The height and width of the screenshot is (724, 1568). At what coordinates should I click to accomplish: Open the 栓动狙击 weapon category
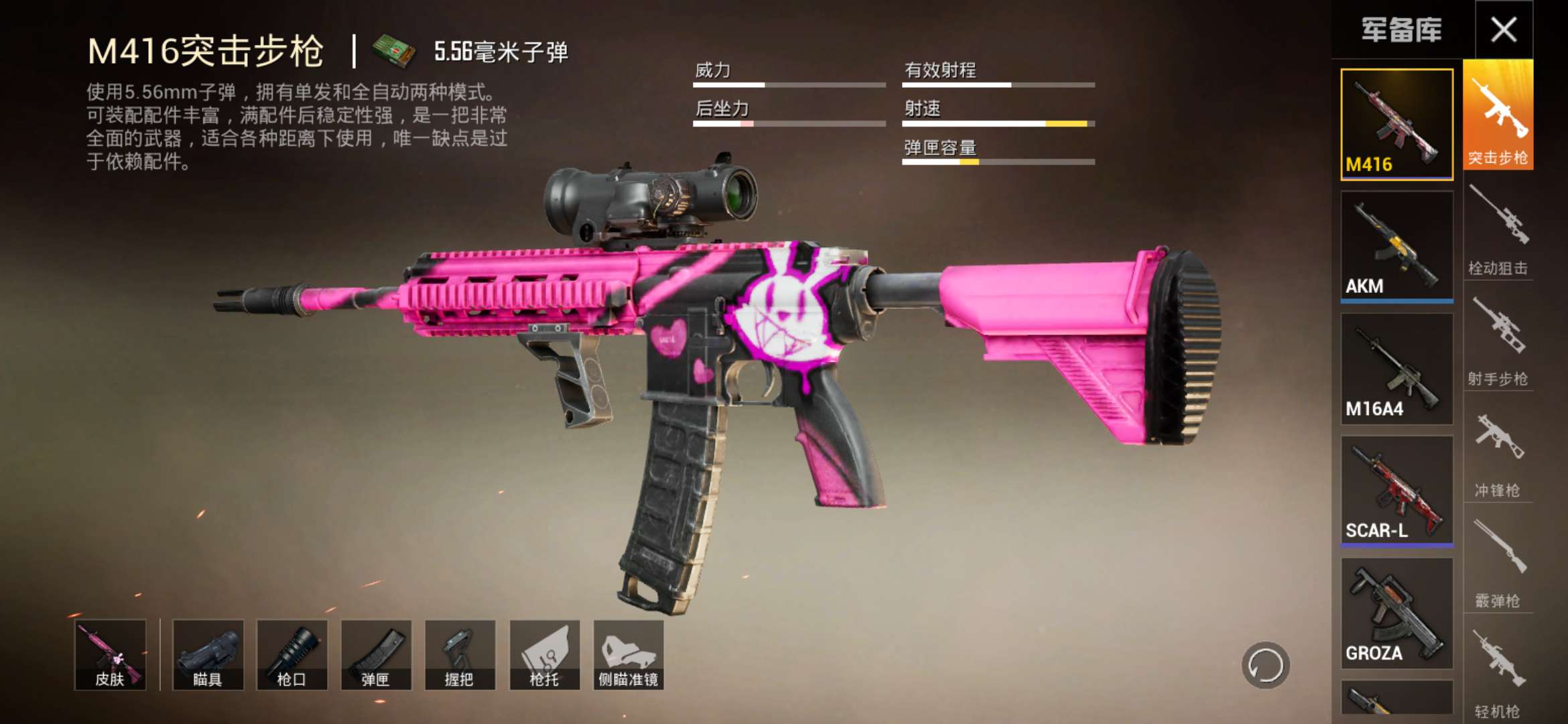tap(1498, 228)
